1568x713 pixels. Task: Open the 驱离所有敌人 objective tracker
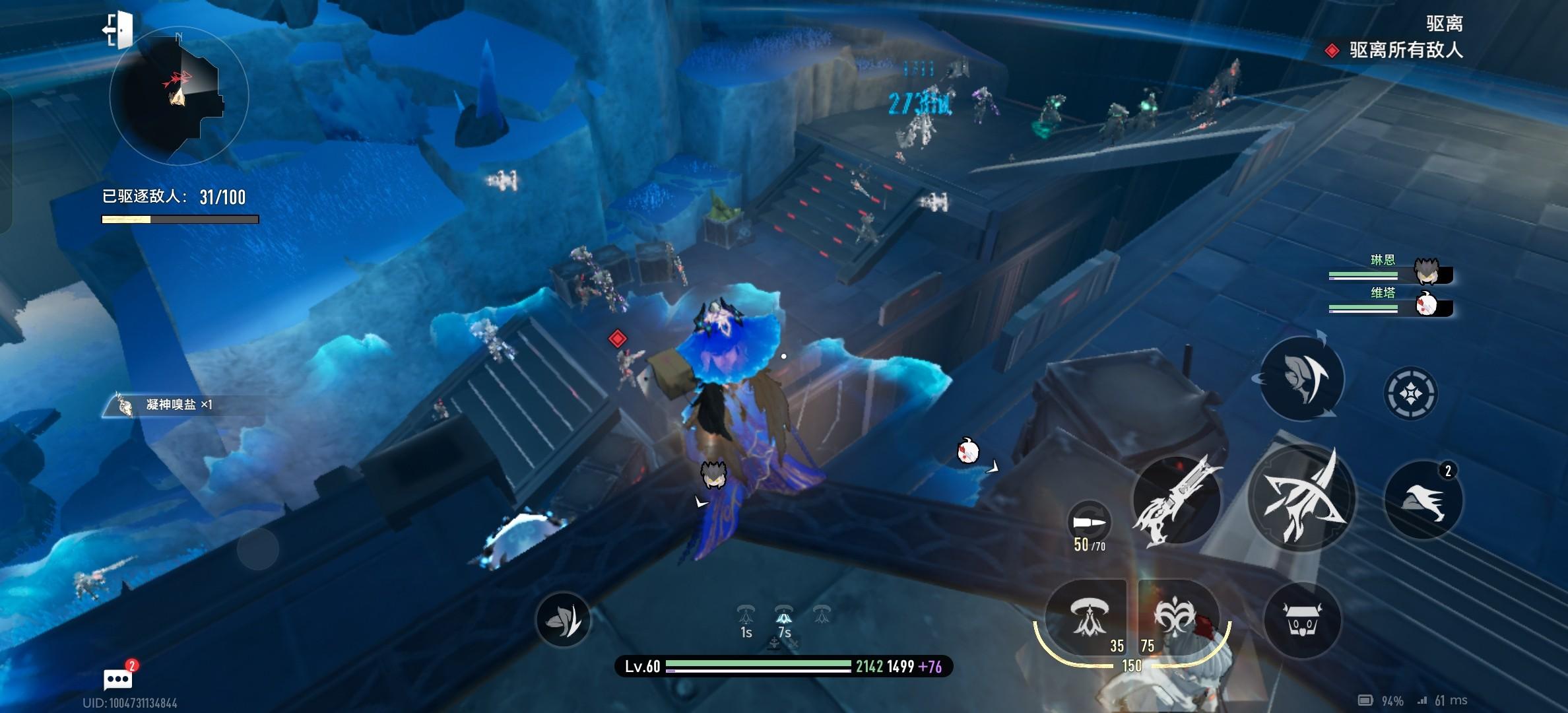click(x=1405, y=50)
